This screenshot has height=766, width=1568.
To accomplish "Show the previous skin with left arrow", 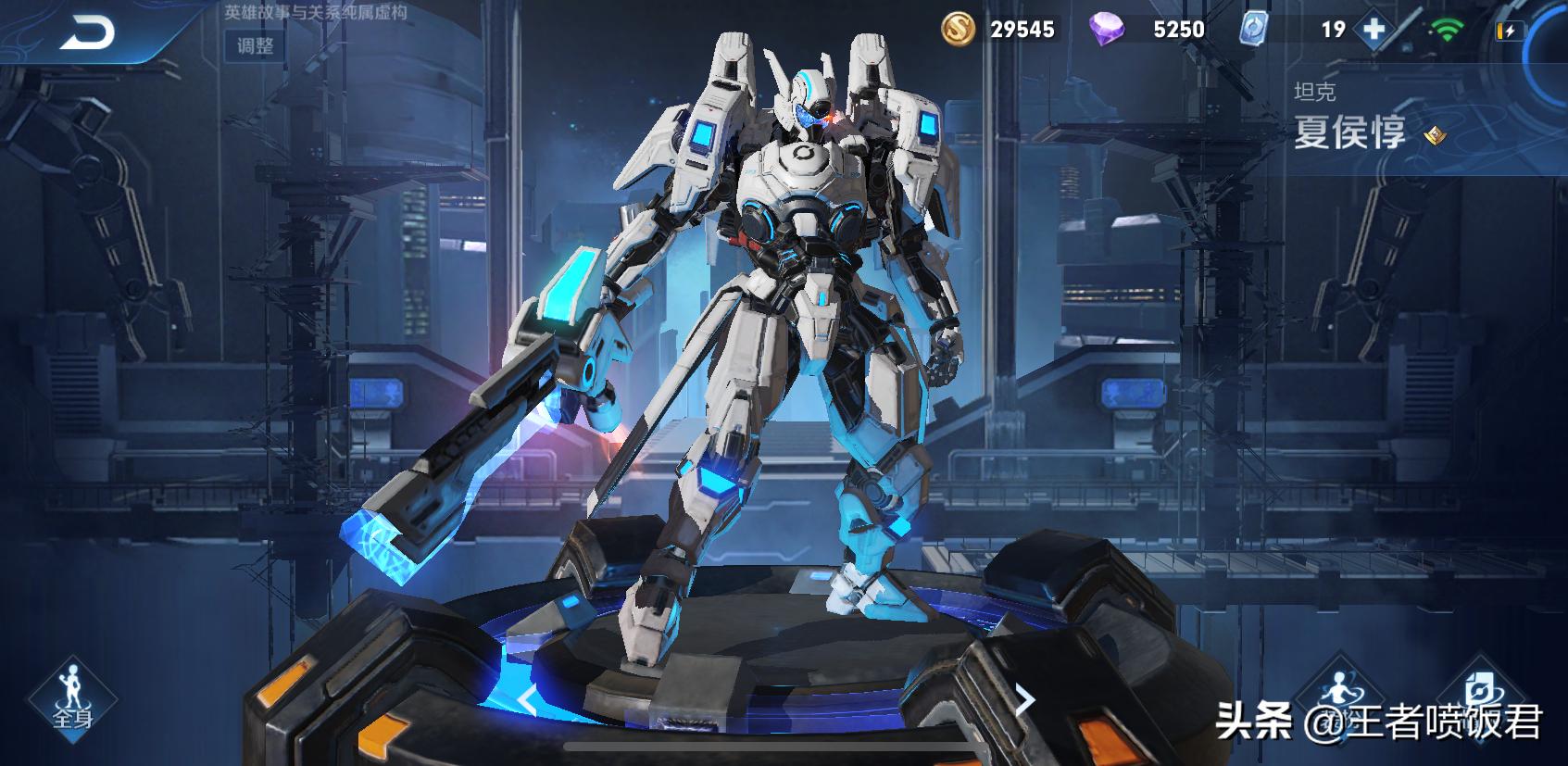I will (x=526, y=701).
